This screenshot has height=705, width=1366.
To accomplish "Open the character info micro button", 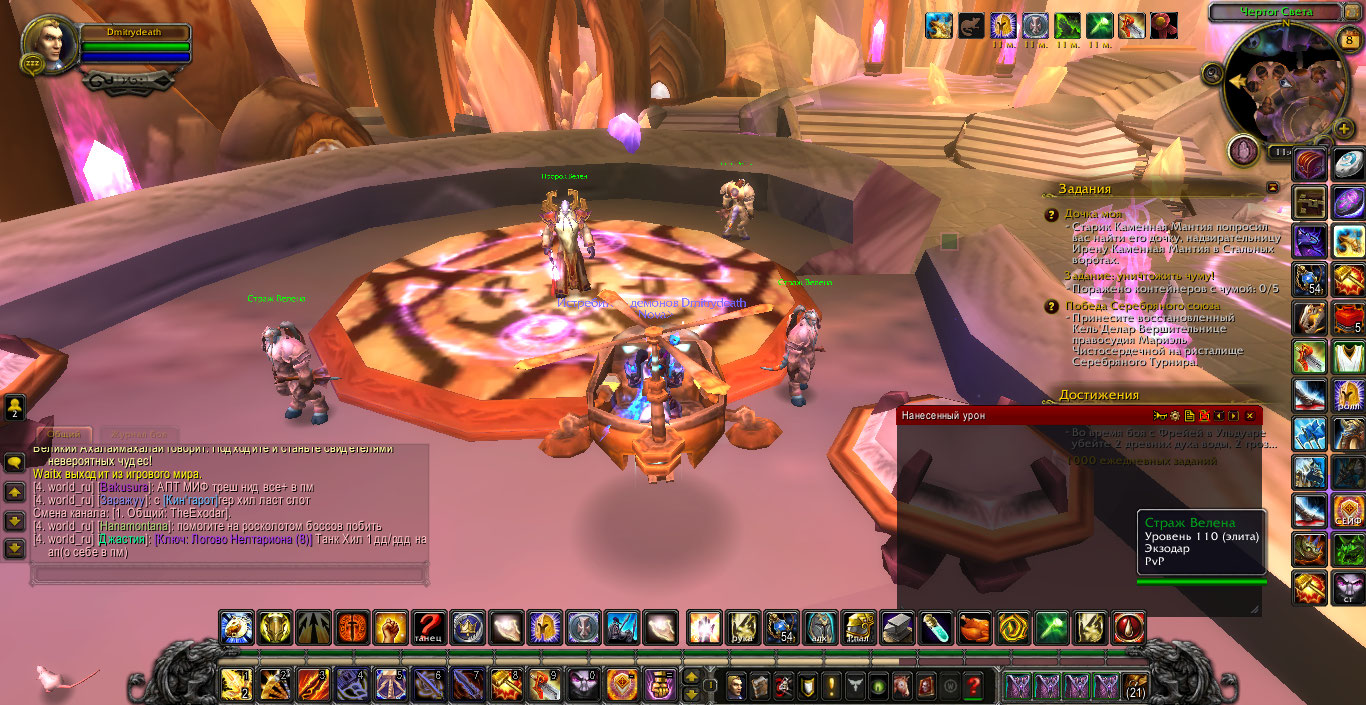I will (x=737, y=686).
